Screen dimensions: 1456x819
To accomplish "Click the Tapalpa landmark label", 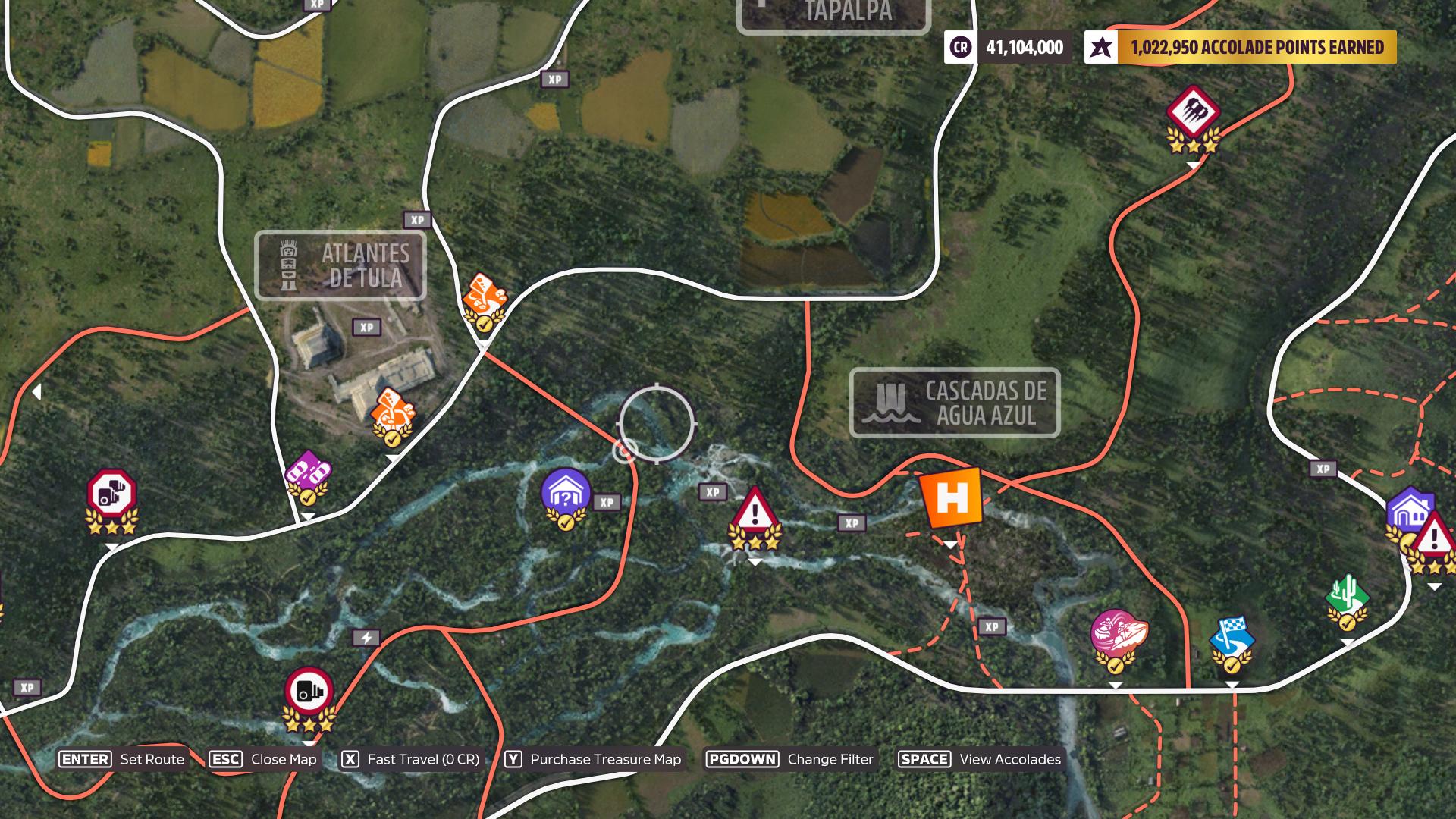I will click(x=833, y=14).
